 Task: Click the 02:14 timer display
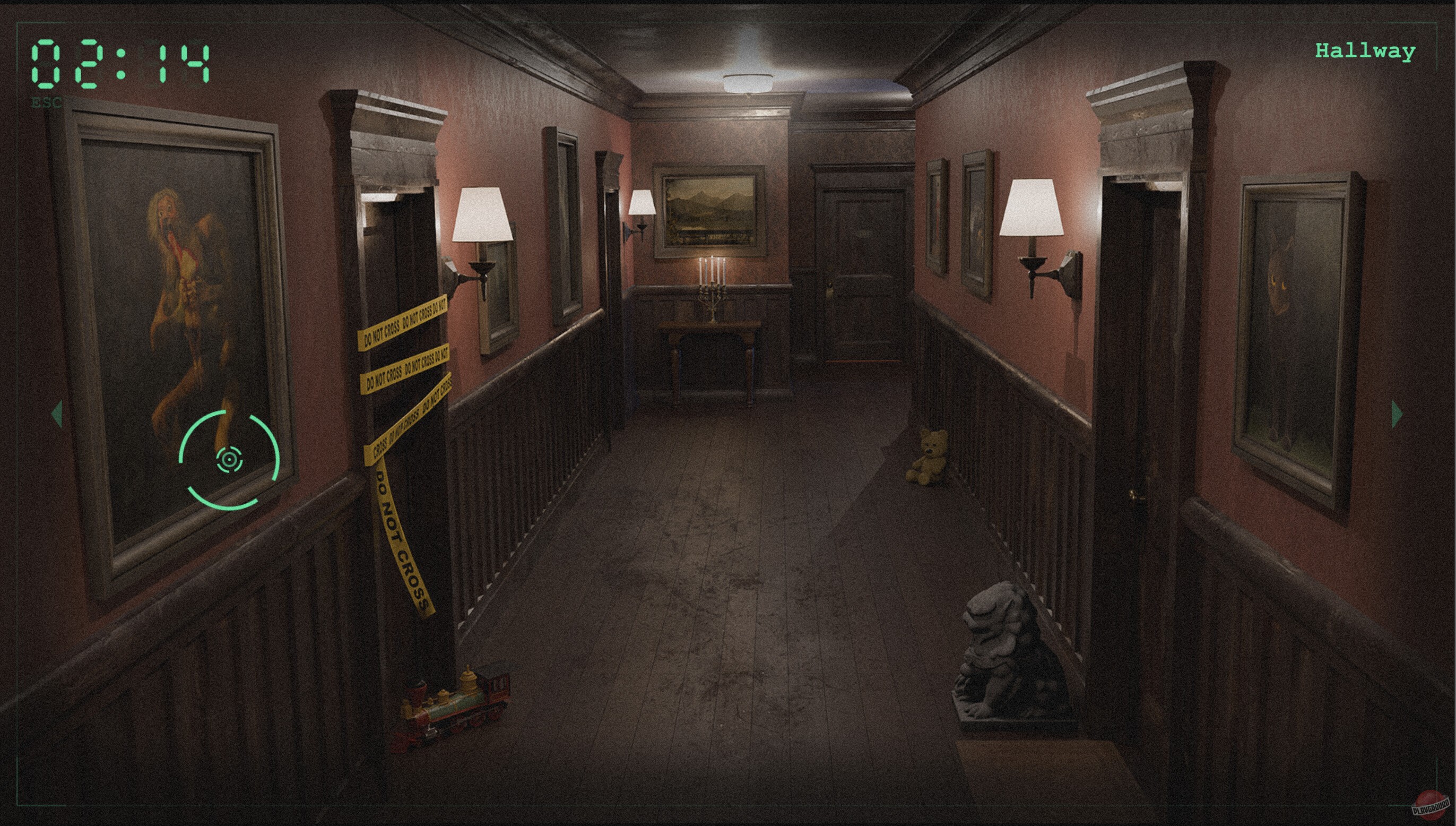coord(122,63)
